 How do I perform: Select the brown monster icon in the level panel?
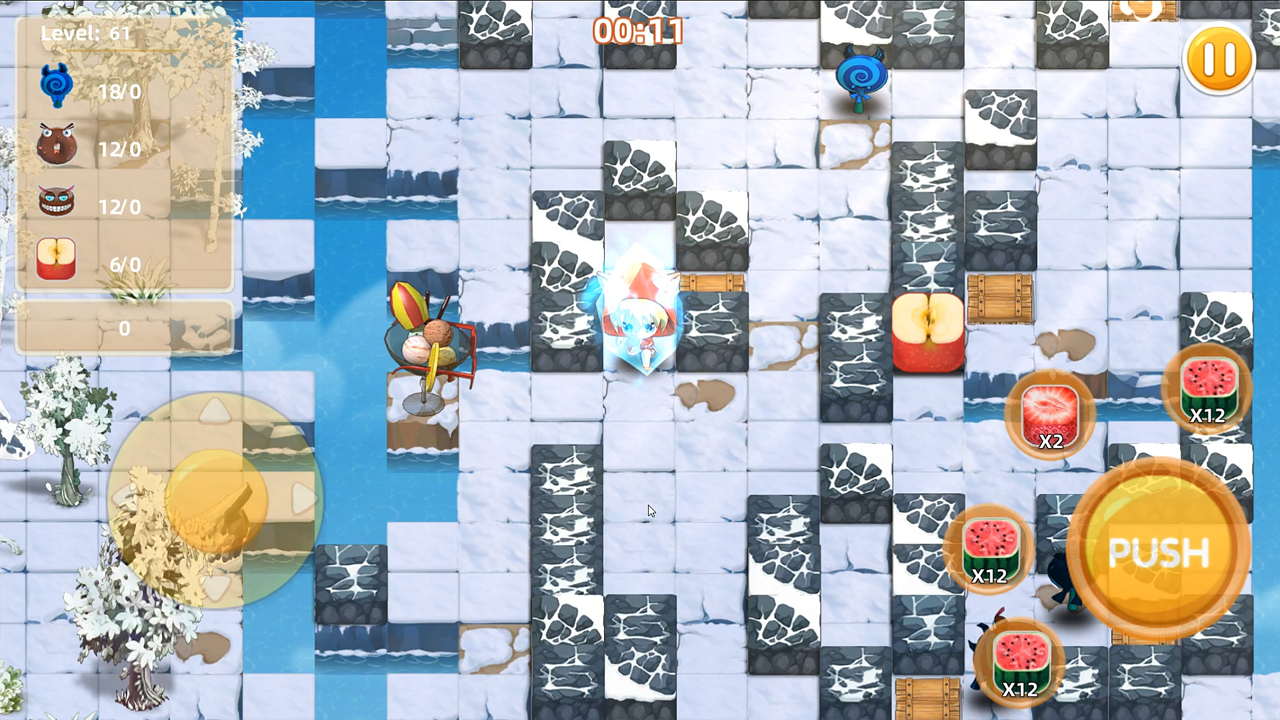tap(56, 143)
